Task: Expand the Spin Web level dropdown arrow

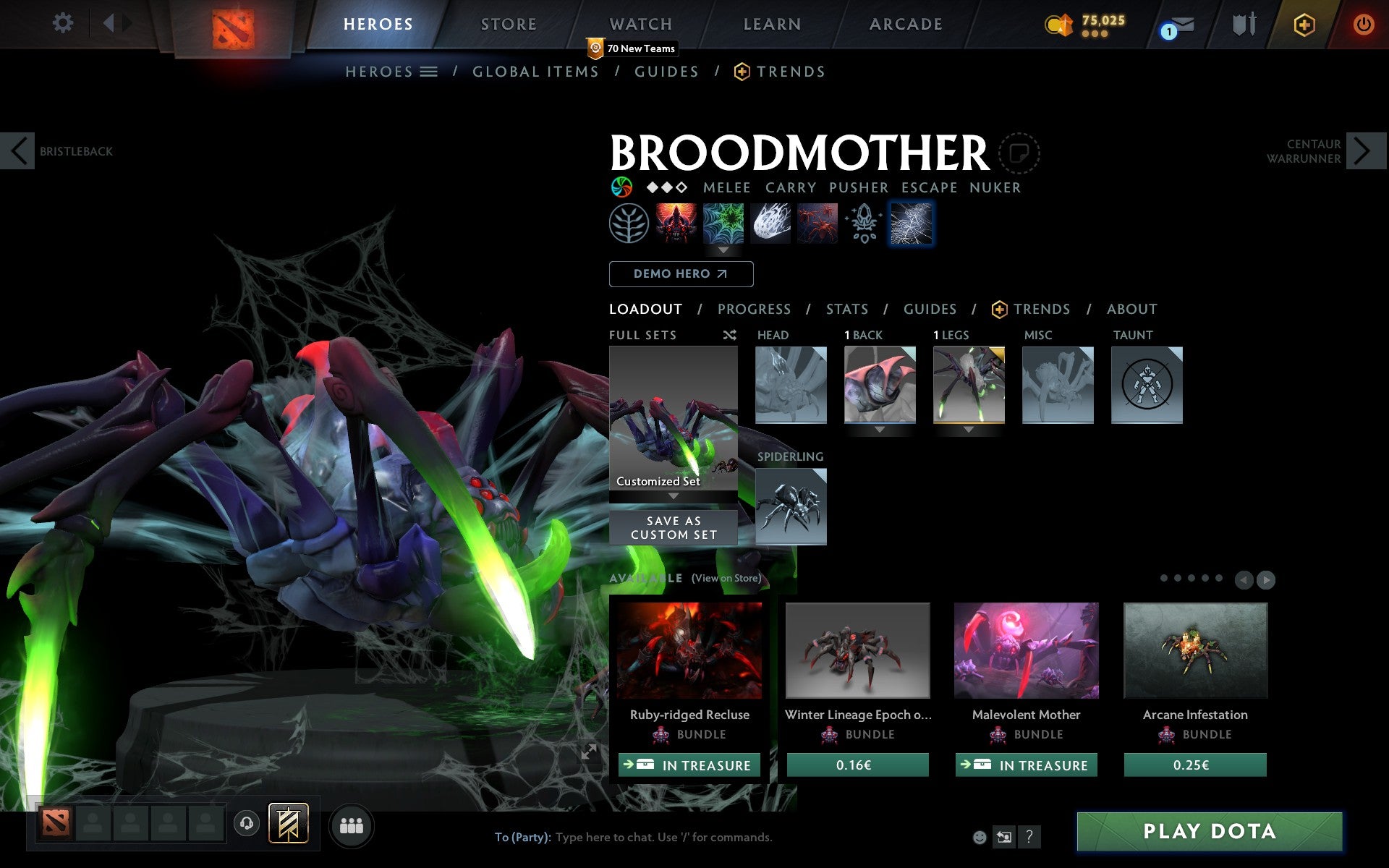Action: pyautogui.click(x=723, y=251)
